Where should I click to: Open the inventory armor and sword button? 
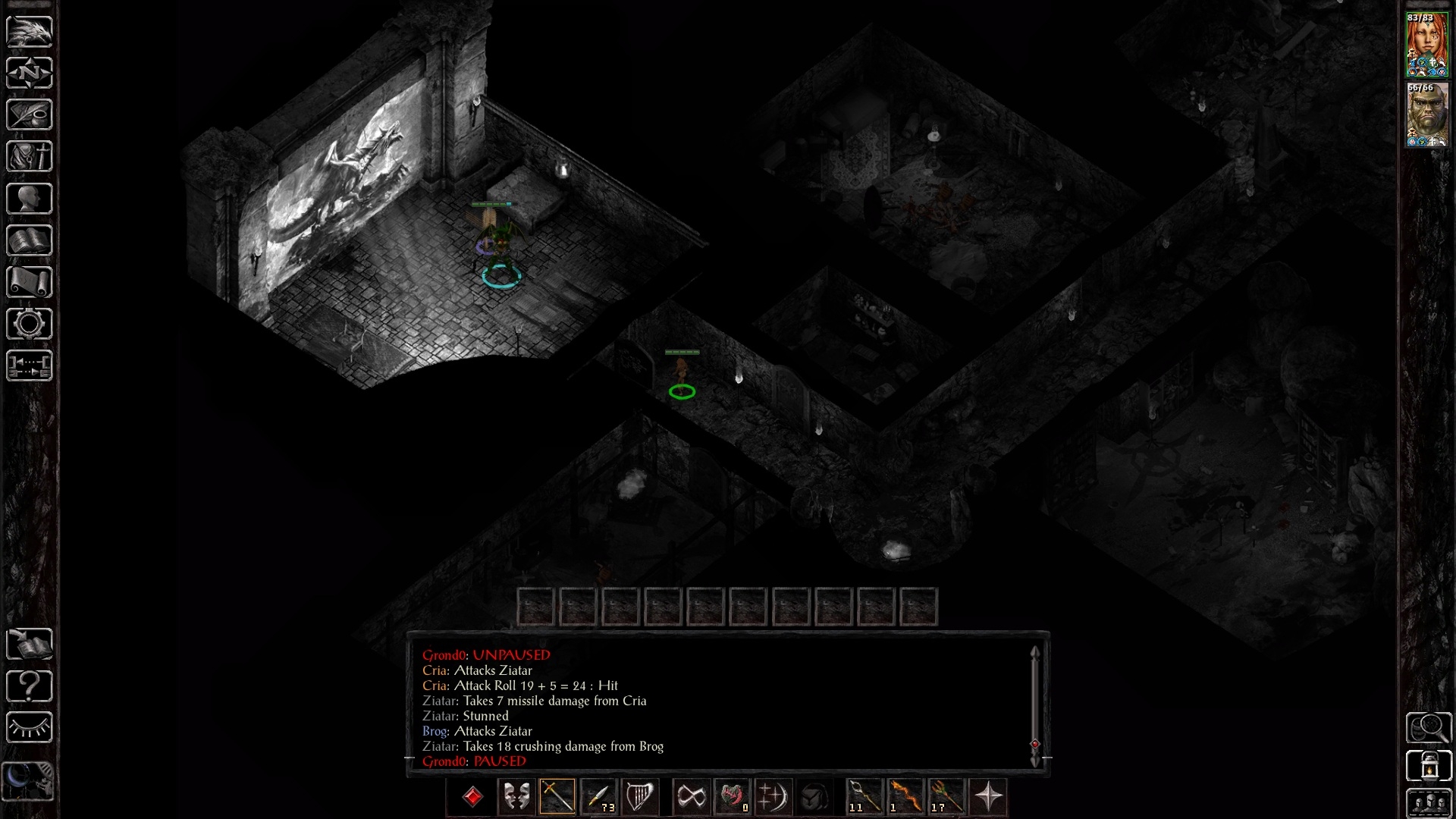[x=30, y=157]
